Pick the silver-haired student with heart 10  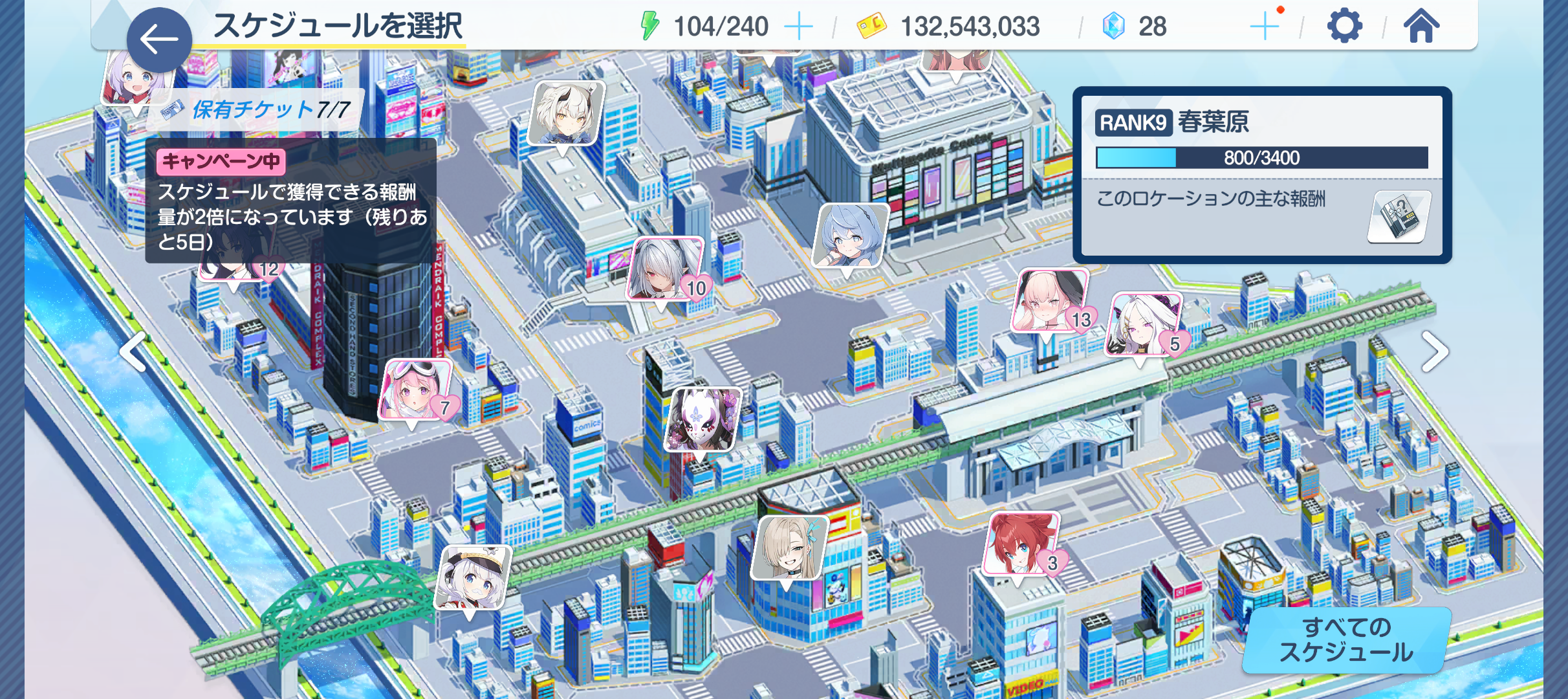point(665,269)
